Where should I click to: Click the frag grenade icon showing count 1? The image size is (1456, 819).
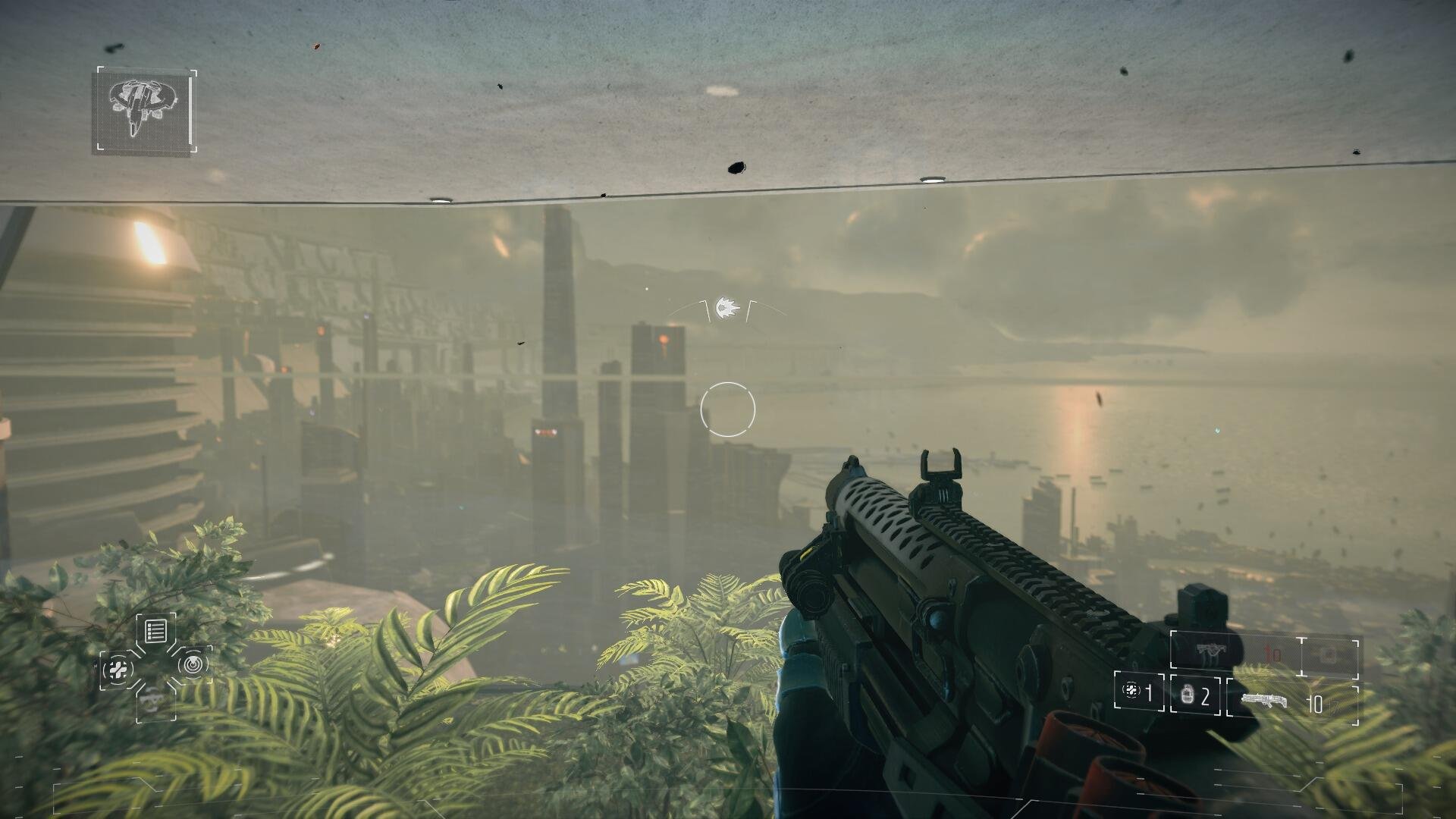[1131, 692]
